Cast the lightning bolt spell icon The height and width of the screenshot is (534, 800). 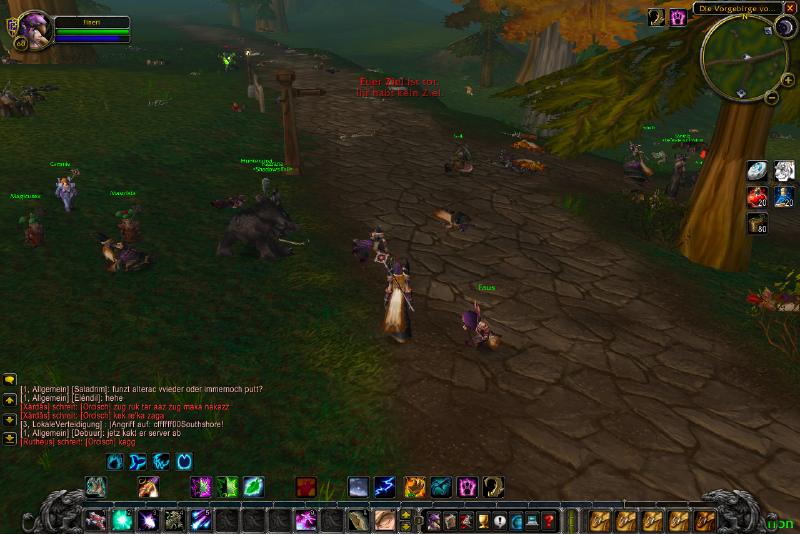(x=384, y=487)
